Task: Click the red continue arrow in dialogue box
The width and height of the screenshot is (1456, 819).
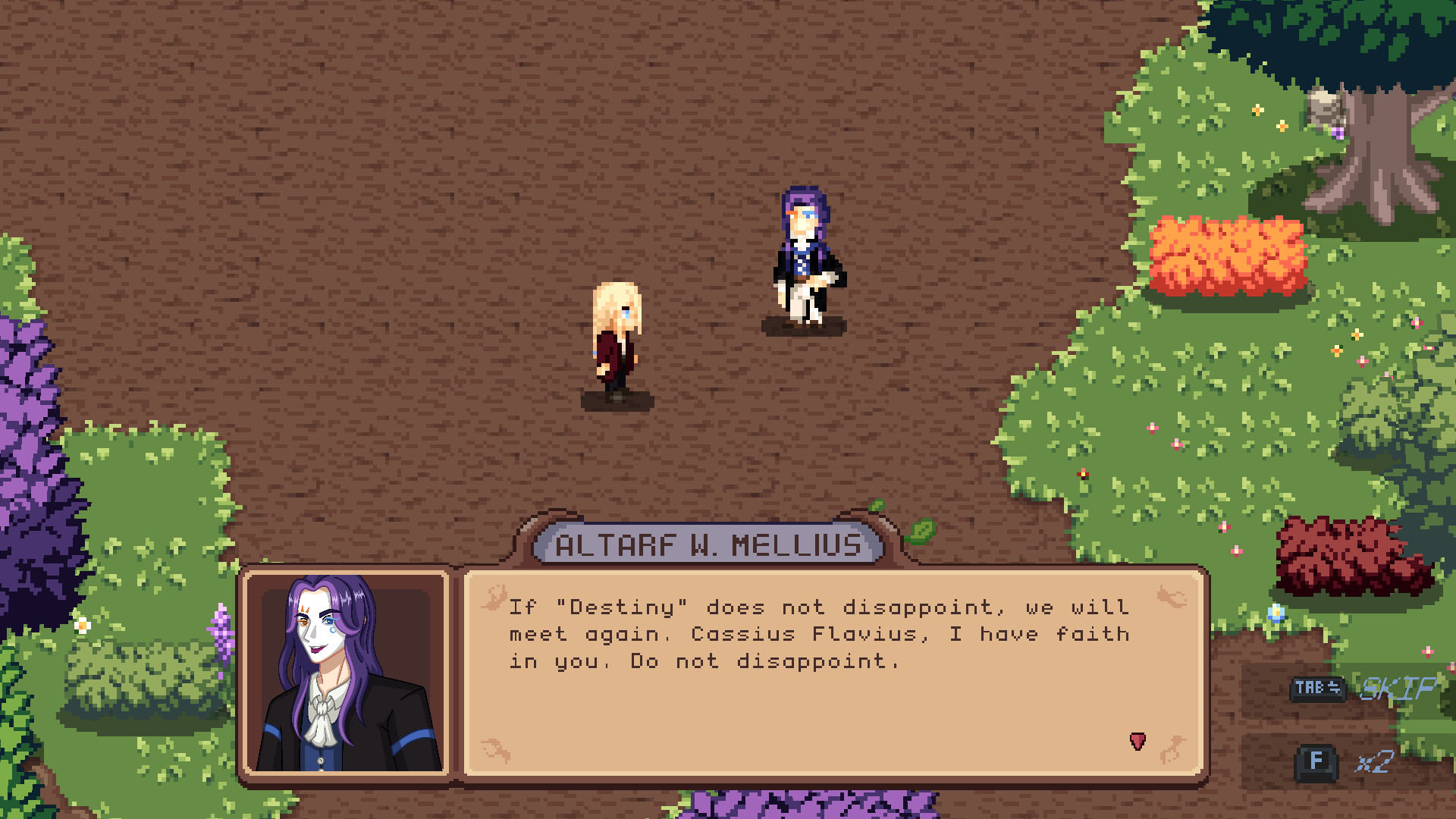Action: pos(1136,740)
